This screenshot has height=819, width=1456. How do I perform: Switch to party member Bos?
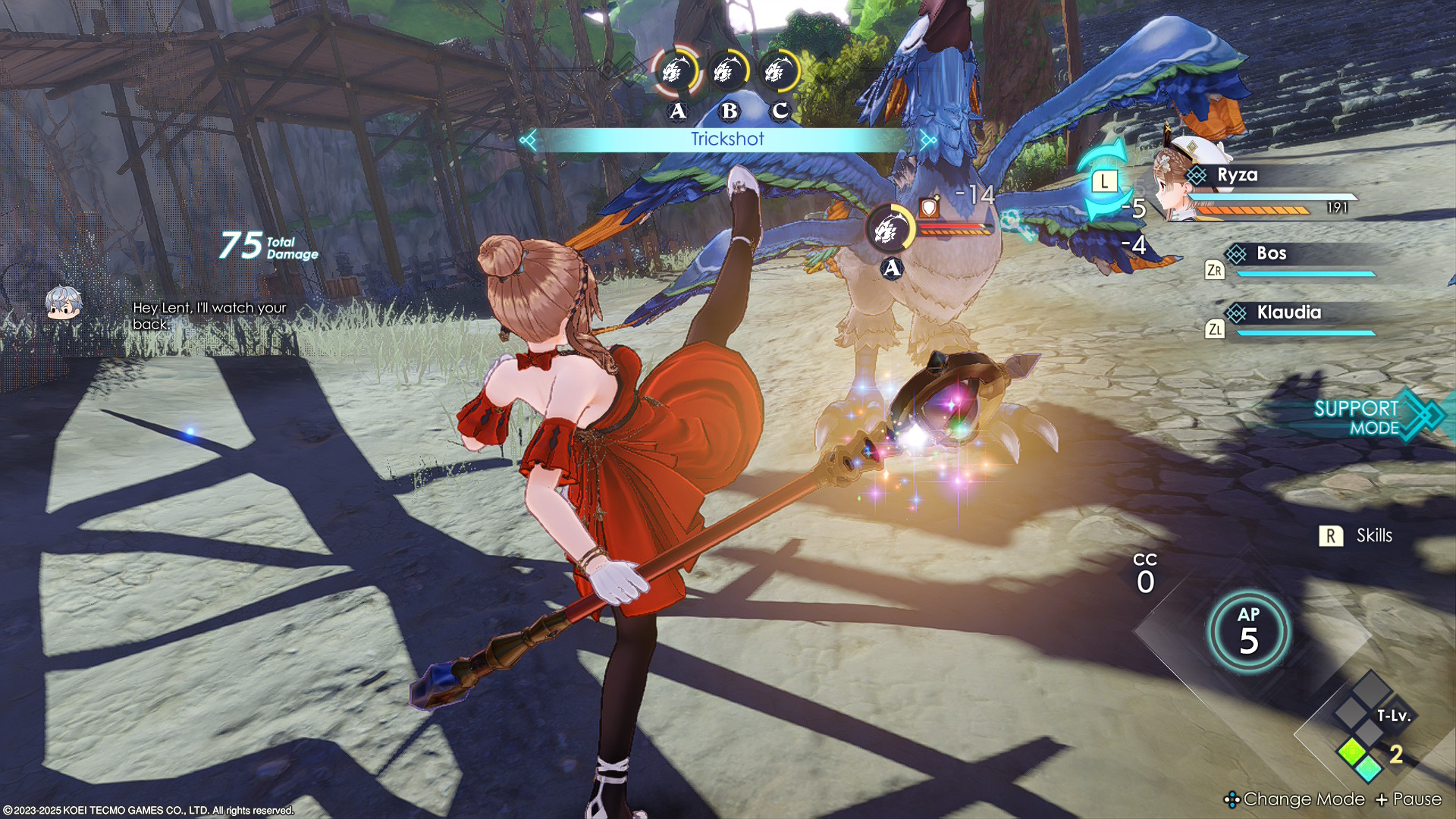1271,254
